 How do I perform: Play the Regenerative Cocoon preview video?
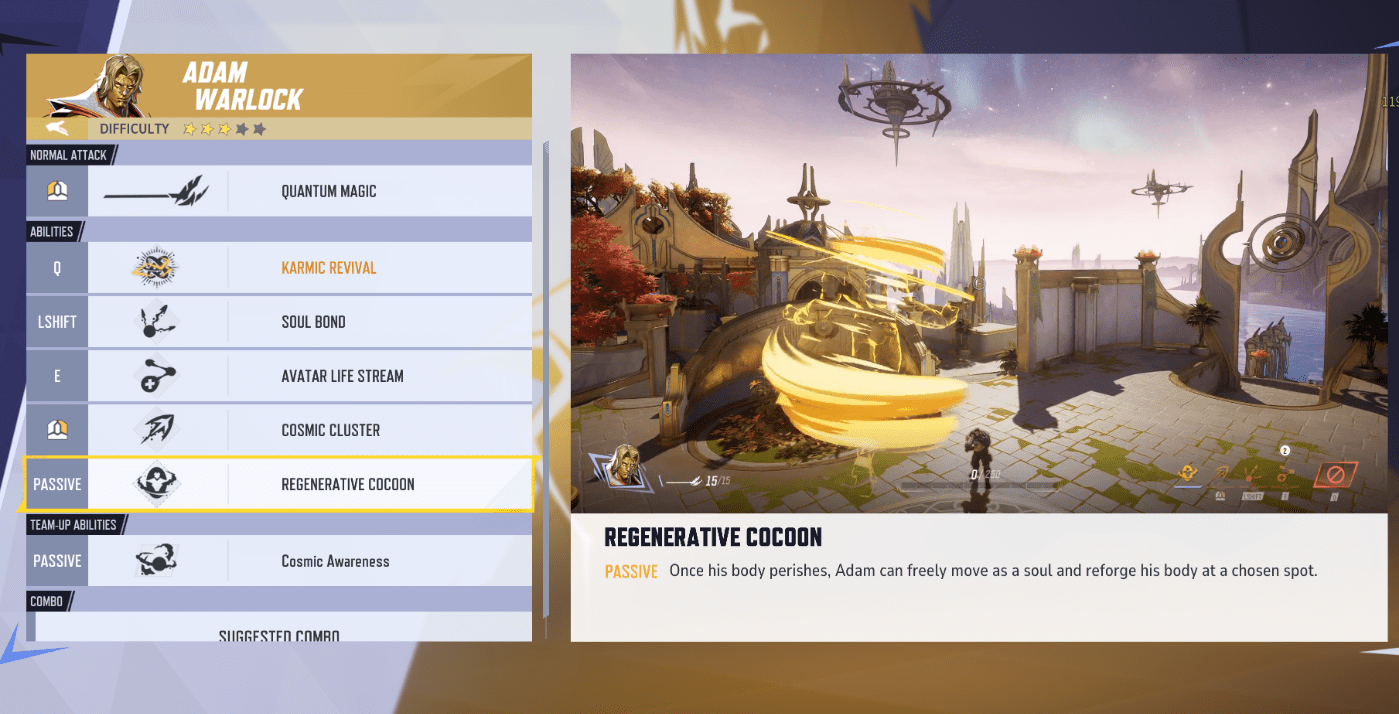pyautogui.click(x=979, y=283)
